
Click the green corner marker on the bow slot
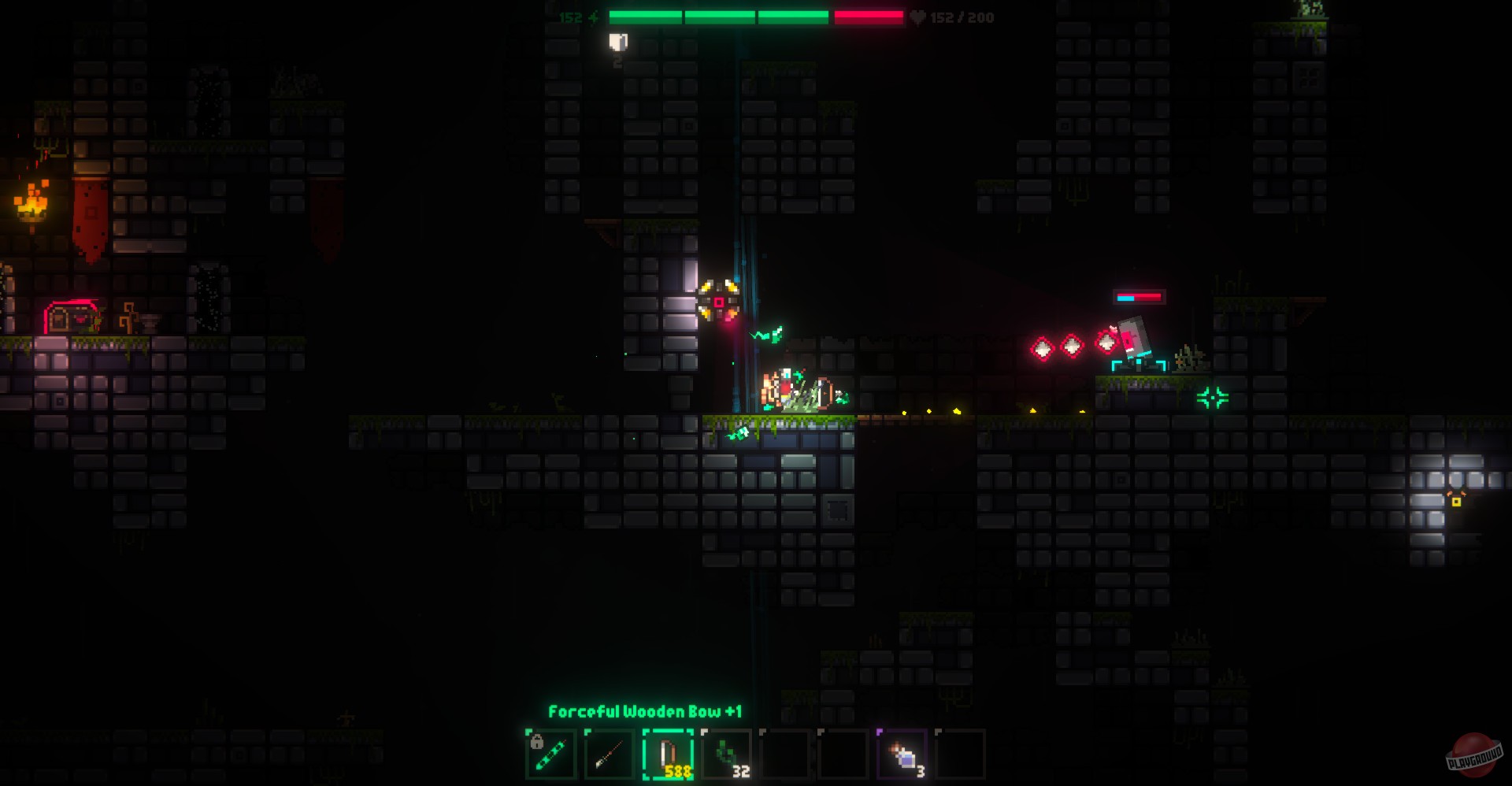click(646, 732)
